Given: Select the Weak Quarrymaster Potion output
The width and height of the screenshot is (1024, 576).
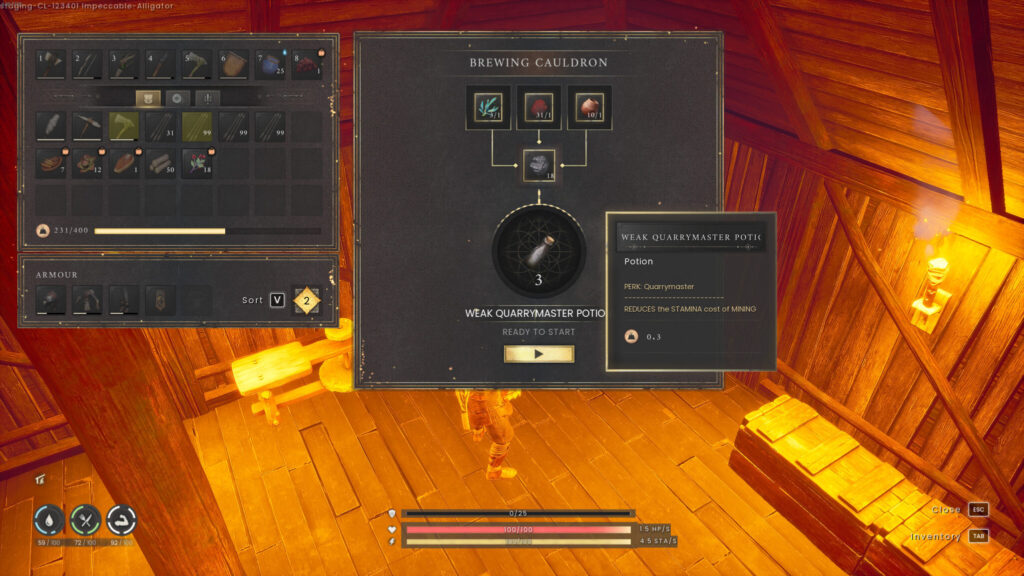Looking at the screenshot, I should (539, 250).
